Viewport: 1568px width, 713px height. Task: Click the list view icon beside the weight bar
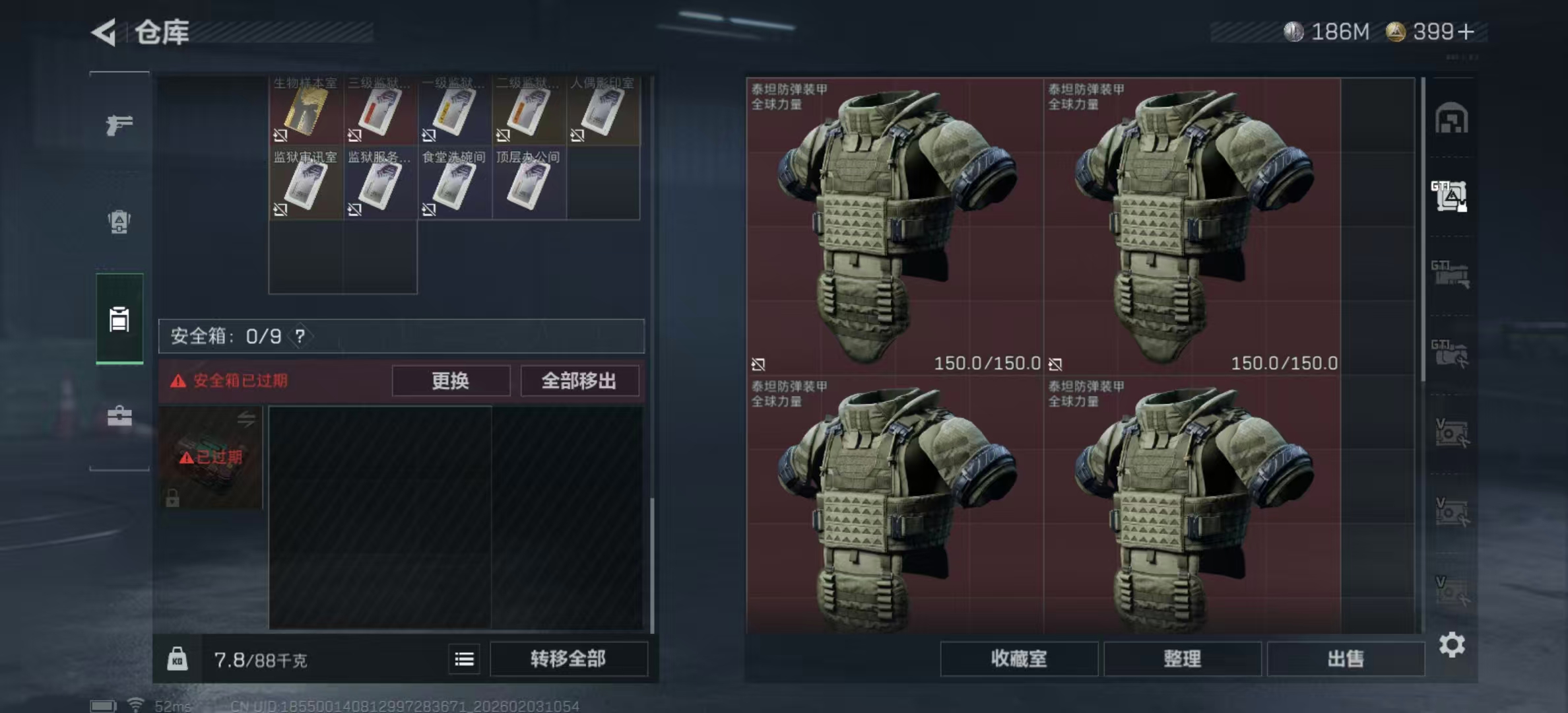465,659
